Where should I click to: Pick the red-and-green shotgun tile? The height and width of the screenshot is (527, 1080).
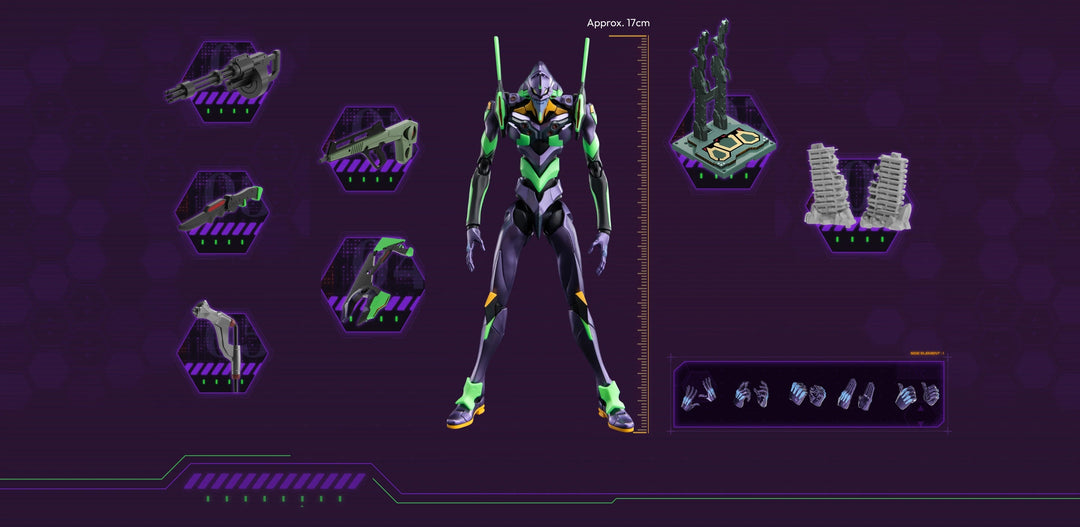point(222,211)
